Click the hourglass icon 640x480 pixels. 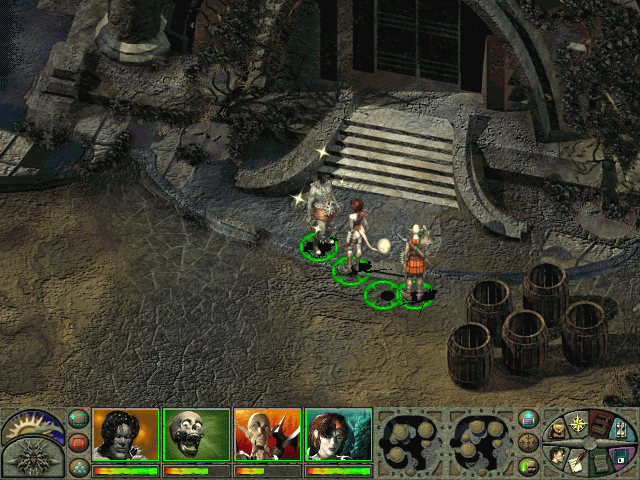(x=622, y=431)
